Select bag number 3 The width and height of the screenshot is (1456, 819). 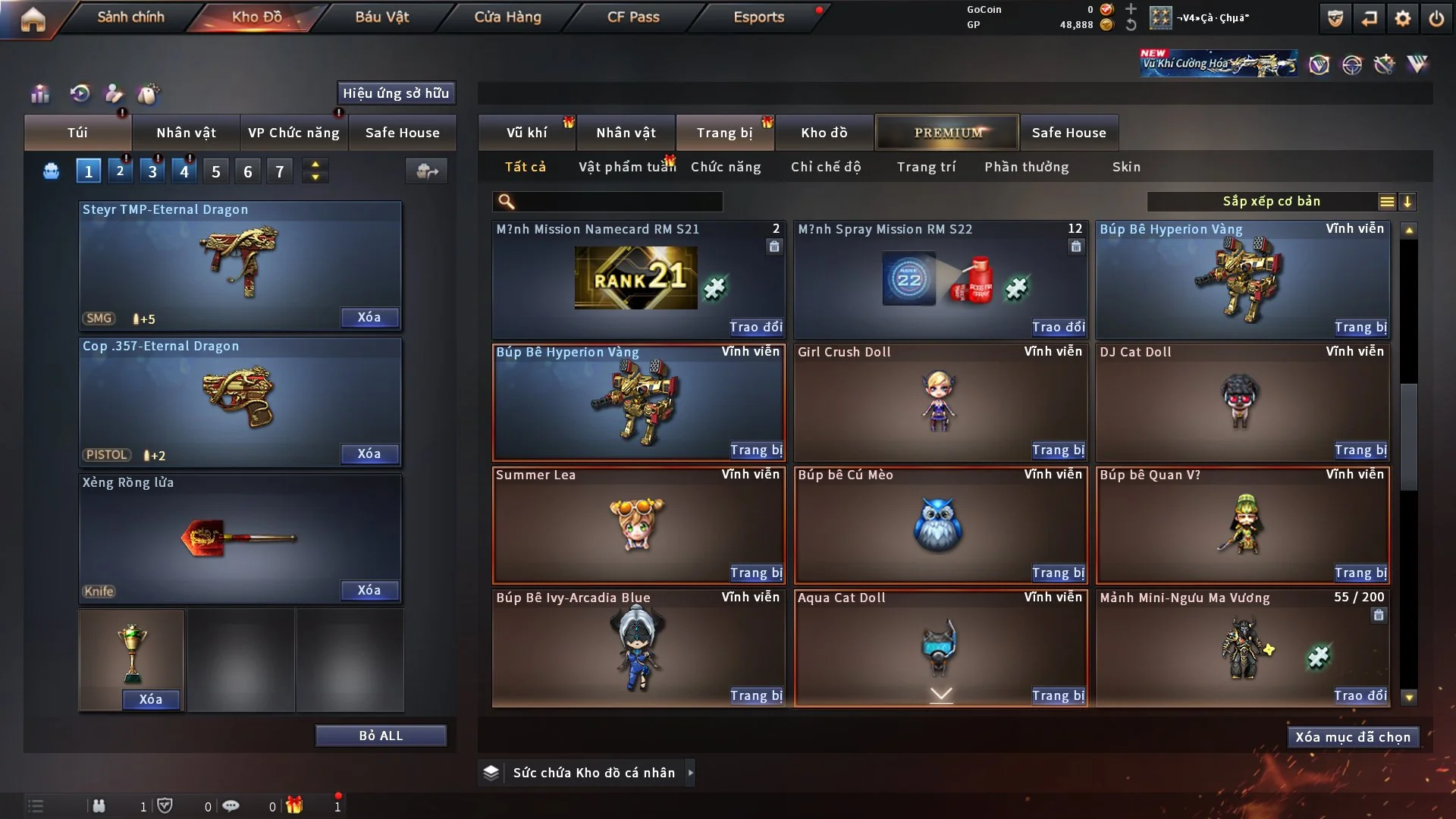click(x=152, y=171)
